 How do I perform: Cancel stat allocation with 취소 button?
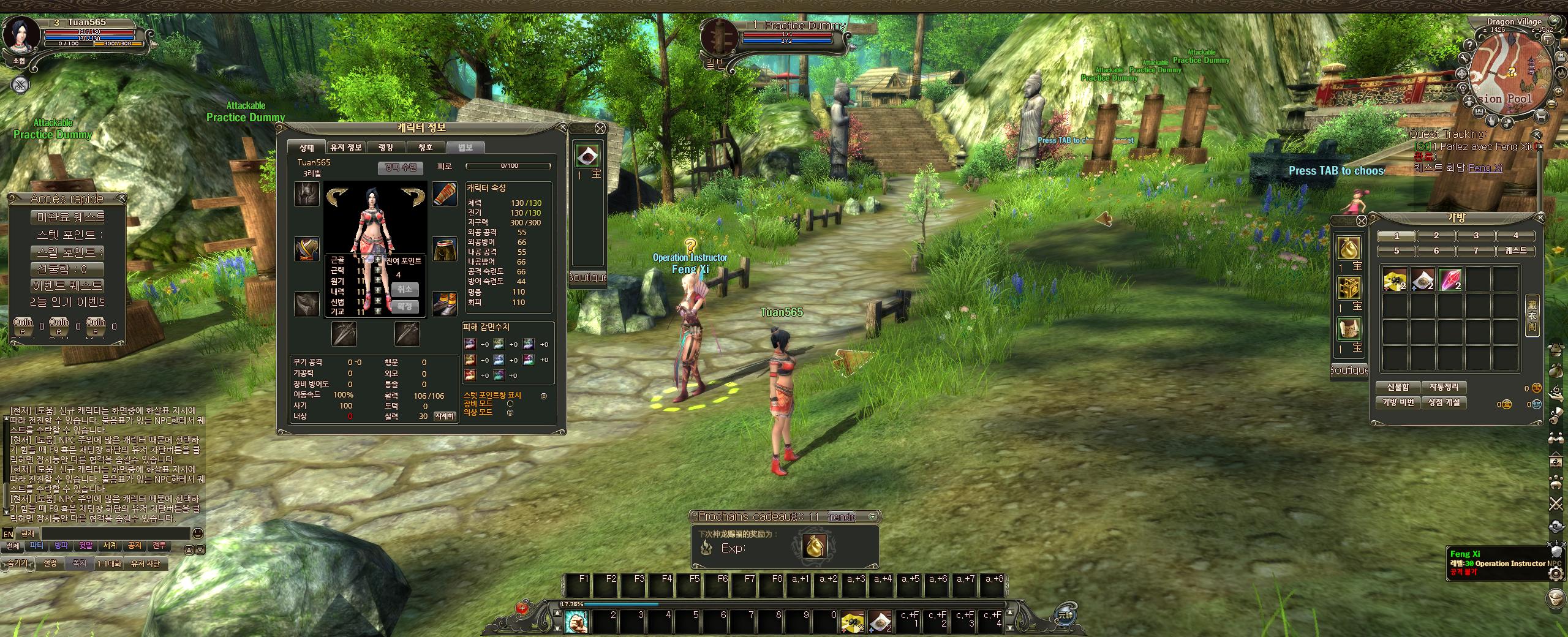pos(404,289)
